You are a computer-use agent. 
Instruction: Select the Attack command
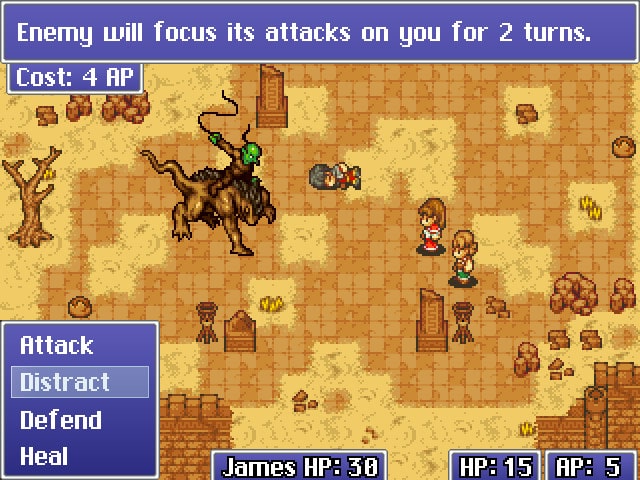[57, 346]
